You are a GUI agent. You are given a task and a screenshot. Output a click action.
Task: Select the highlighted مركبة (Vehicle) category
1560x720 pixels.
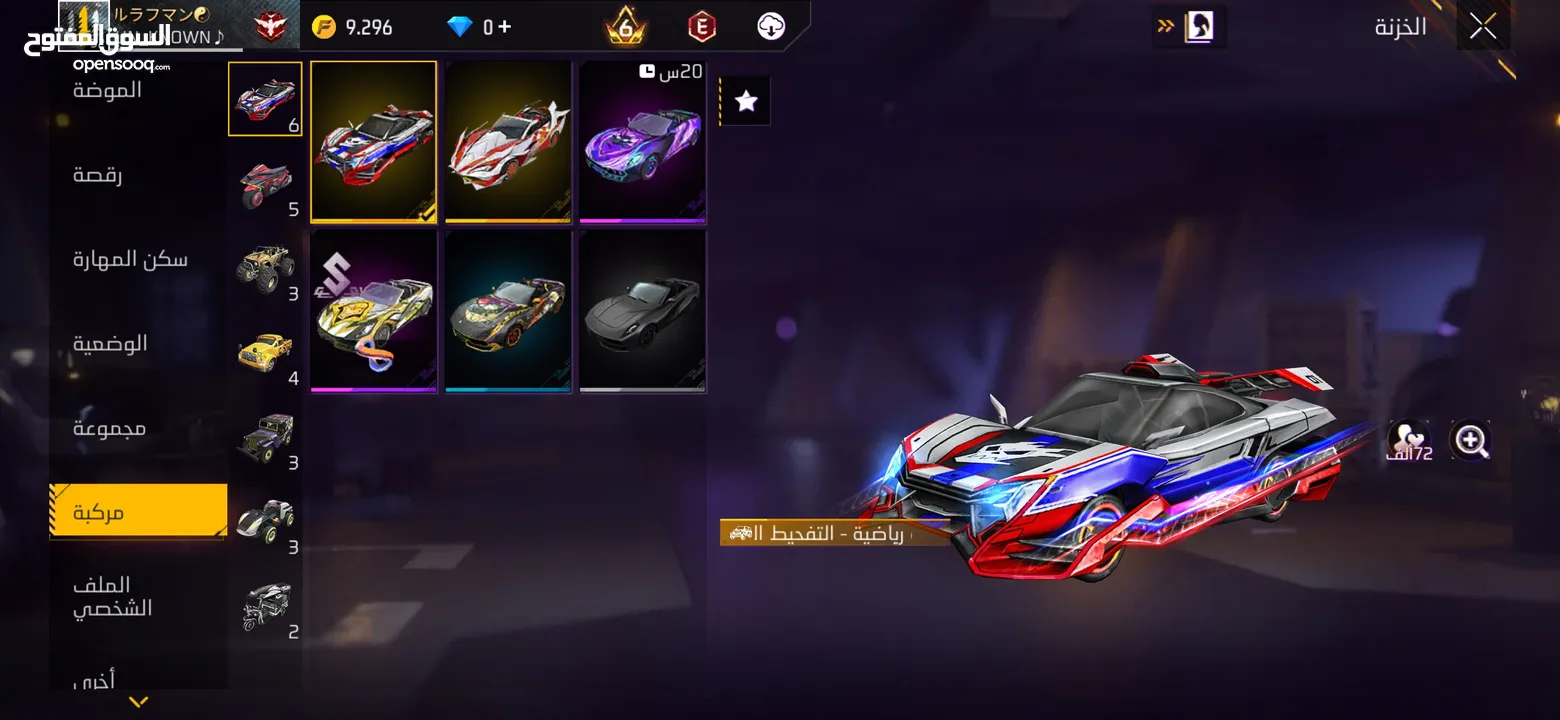(x=138, y=512)
